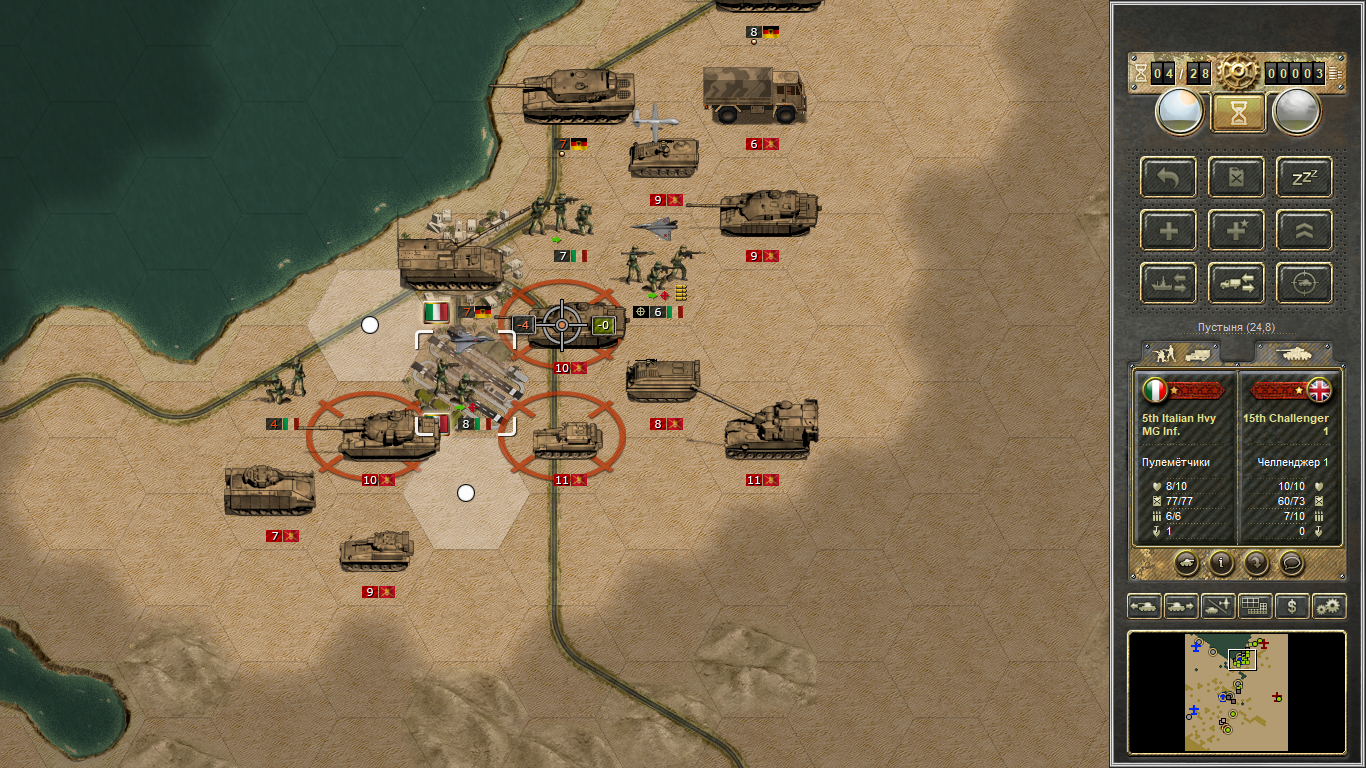Click the minimap to move the view
The width and height of the screenshot is (1366, 768).
click(1236, 691)
